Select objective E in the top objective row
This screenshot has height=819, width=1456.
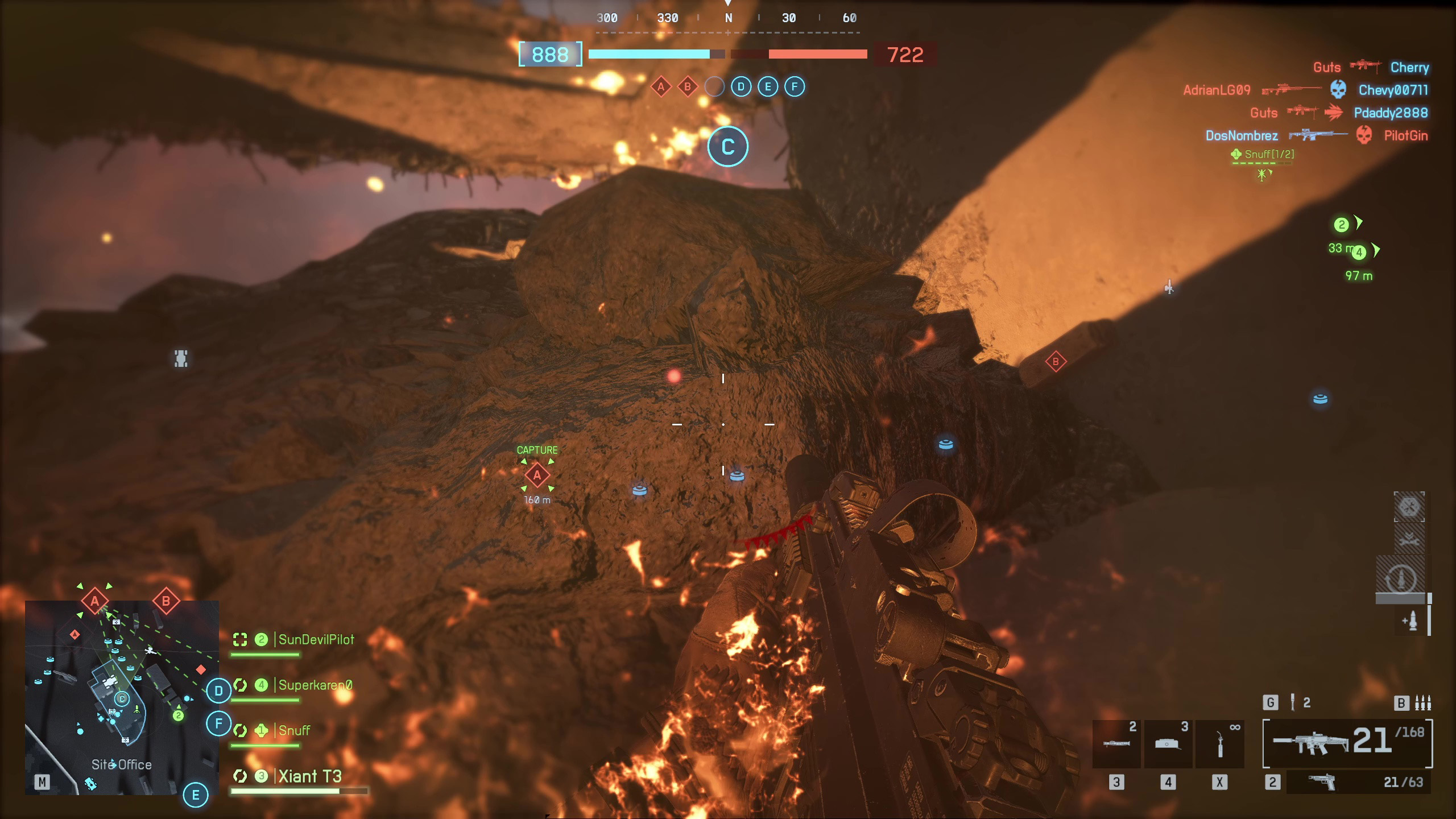tap(768, 87)
